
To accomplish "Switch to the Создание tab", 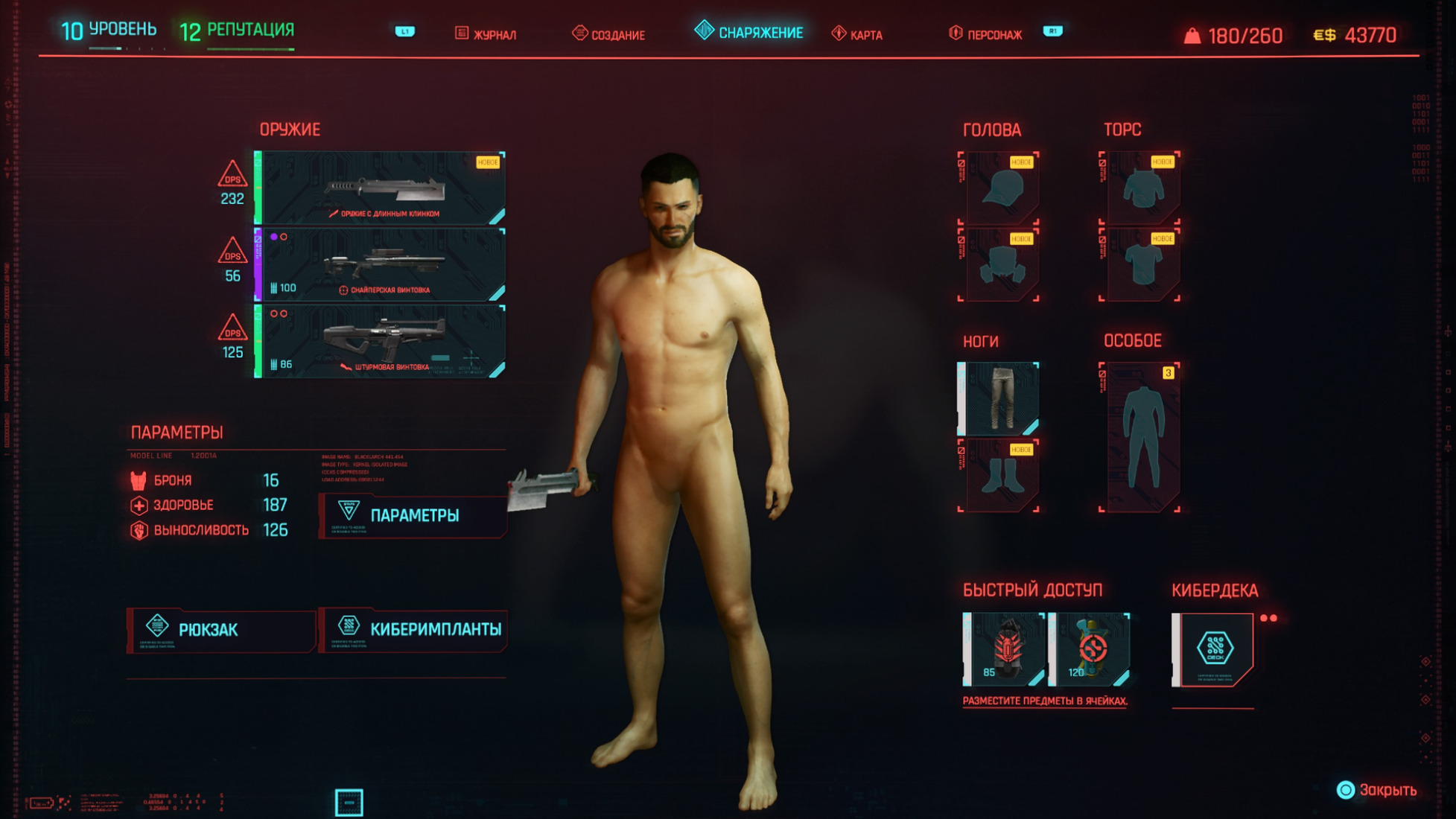I will click(x=609, y=34).
